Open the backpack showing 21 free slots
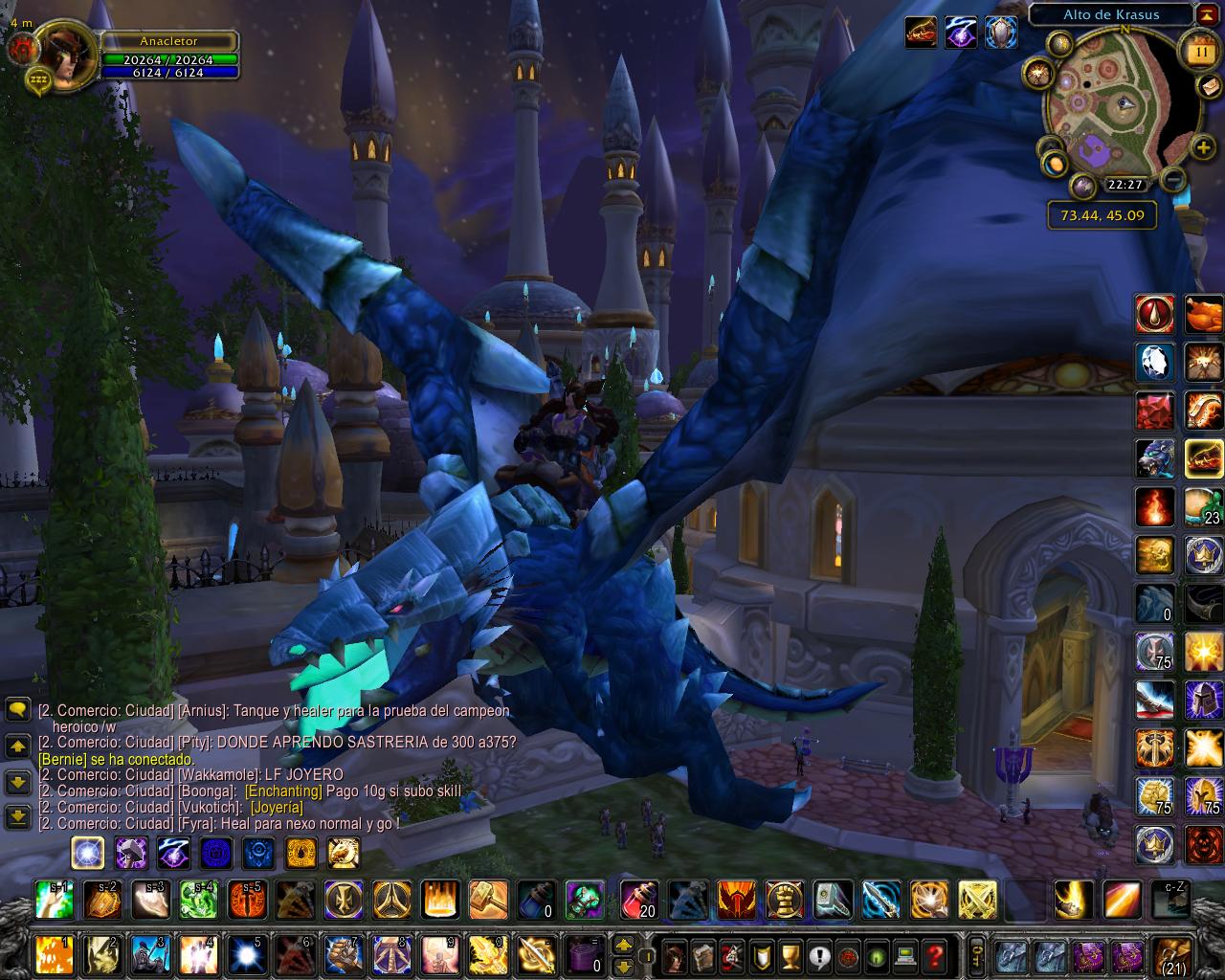1225x980 pixels. click(1172, 954)
